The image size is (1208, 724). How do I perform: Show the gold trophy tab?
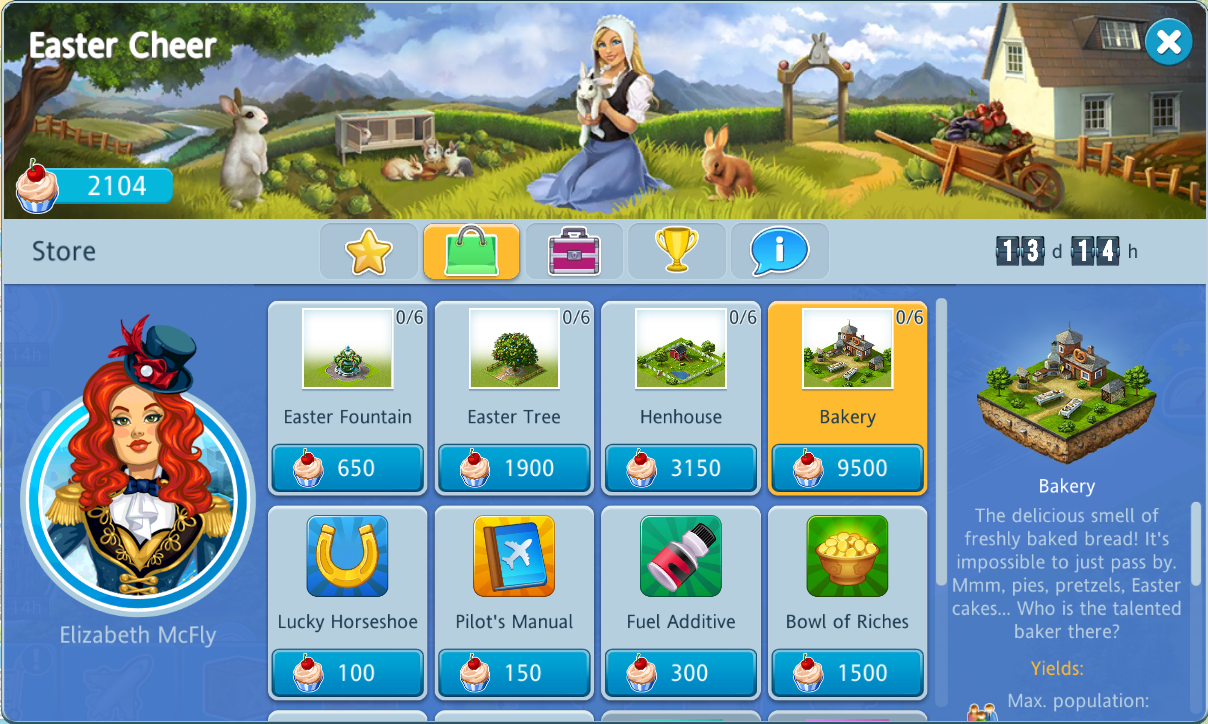(x=677, y=251)
